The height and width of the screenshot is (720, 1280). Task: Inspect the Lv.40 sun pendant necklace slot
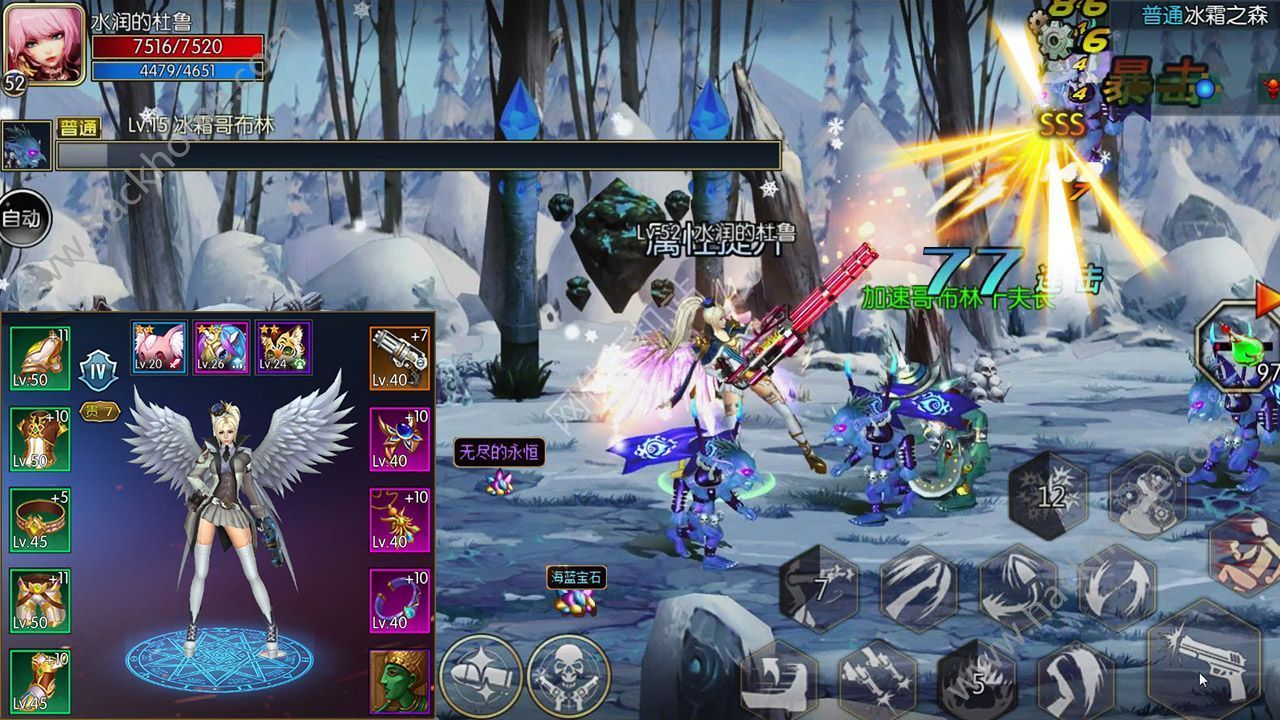[x=399, y=520]
